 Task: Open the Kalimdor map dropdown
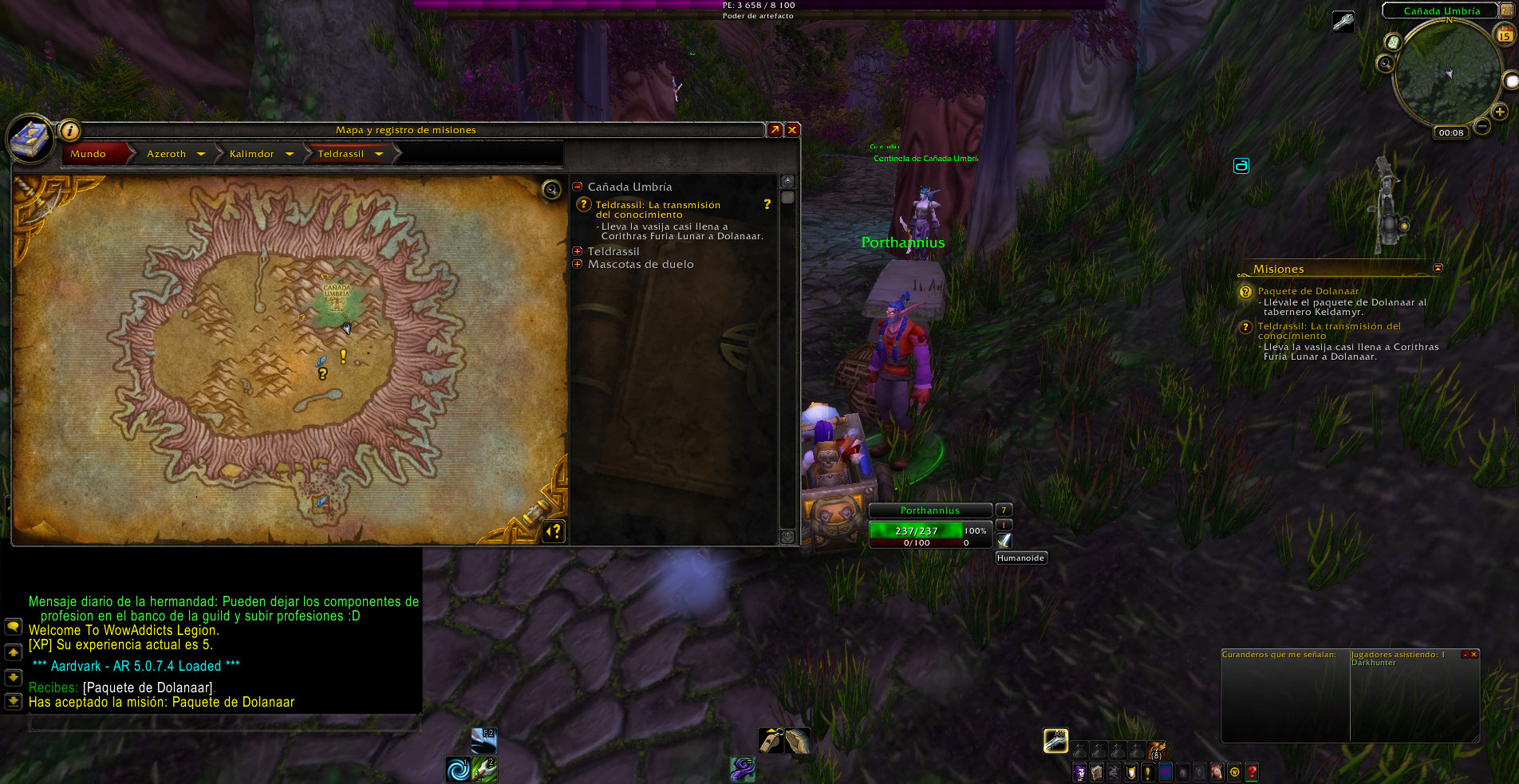[x=289, y=154]
